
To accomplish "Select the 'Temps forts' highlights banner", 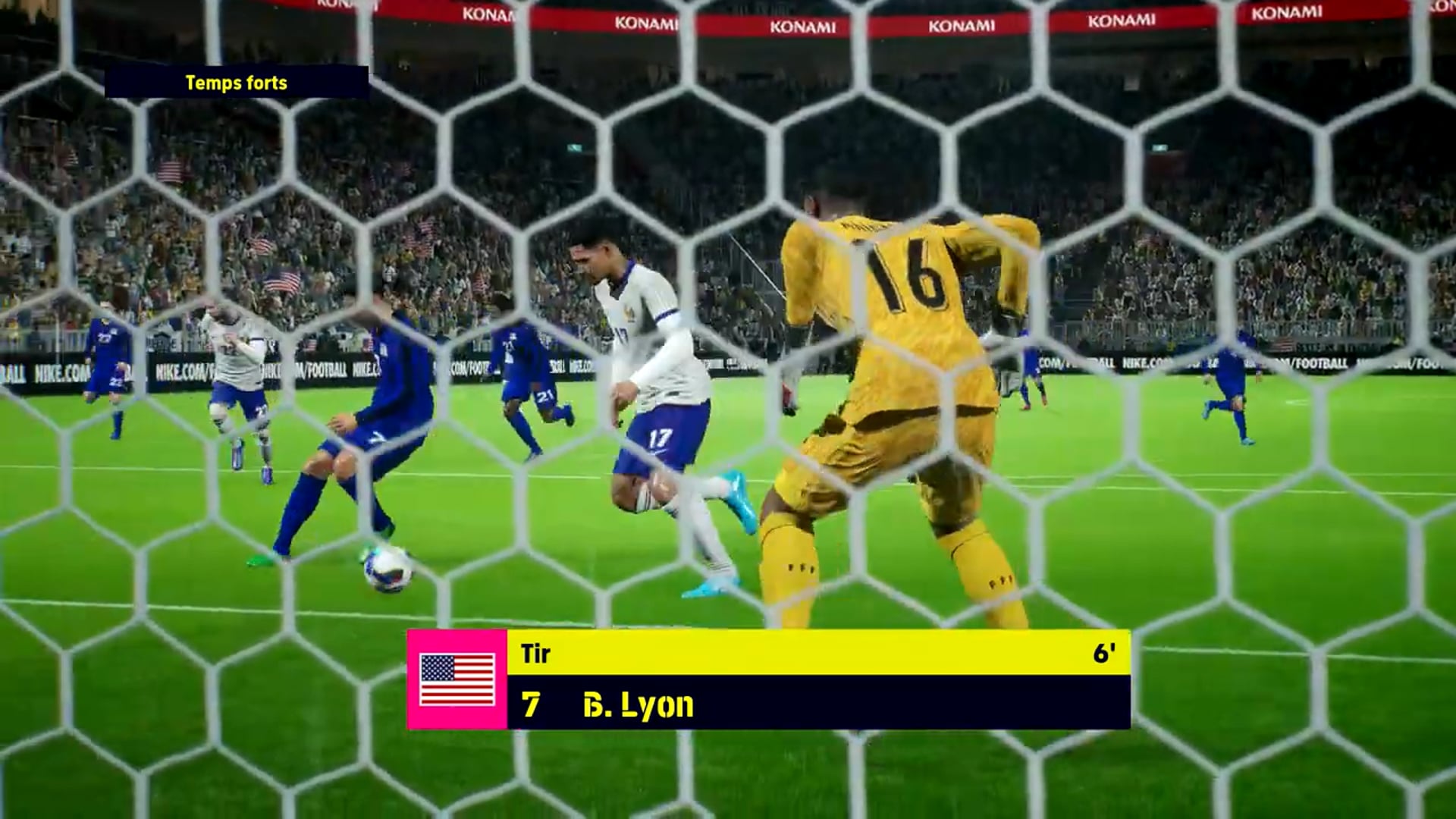I will (x=237, y=83).
